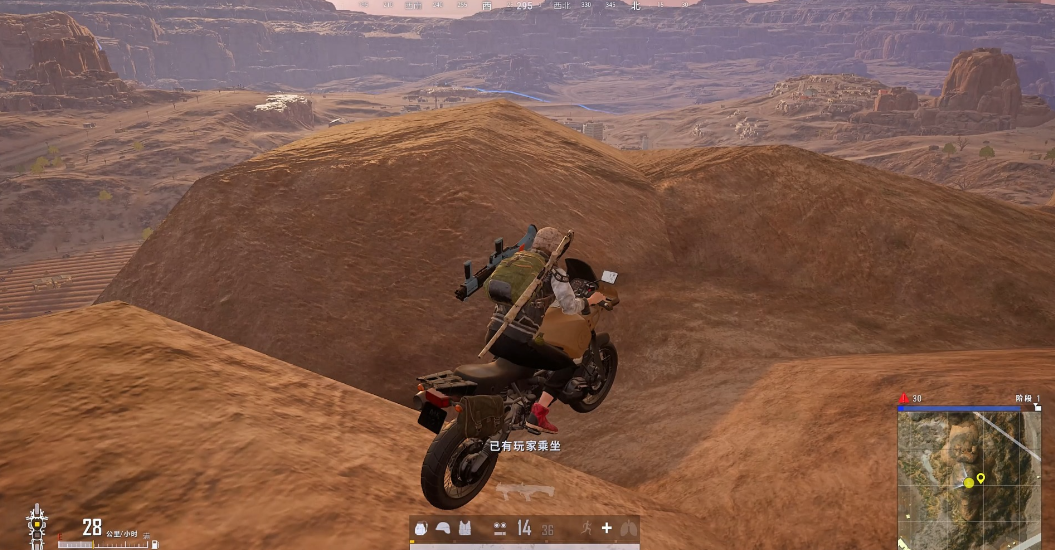Select the armor vest equipment icon

[x=464, y=528]
